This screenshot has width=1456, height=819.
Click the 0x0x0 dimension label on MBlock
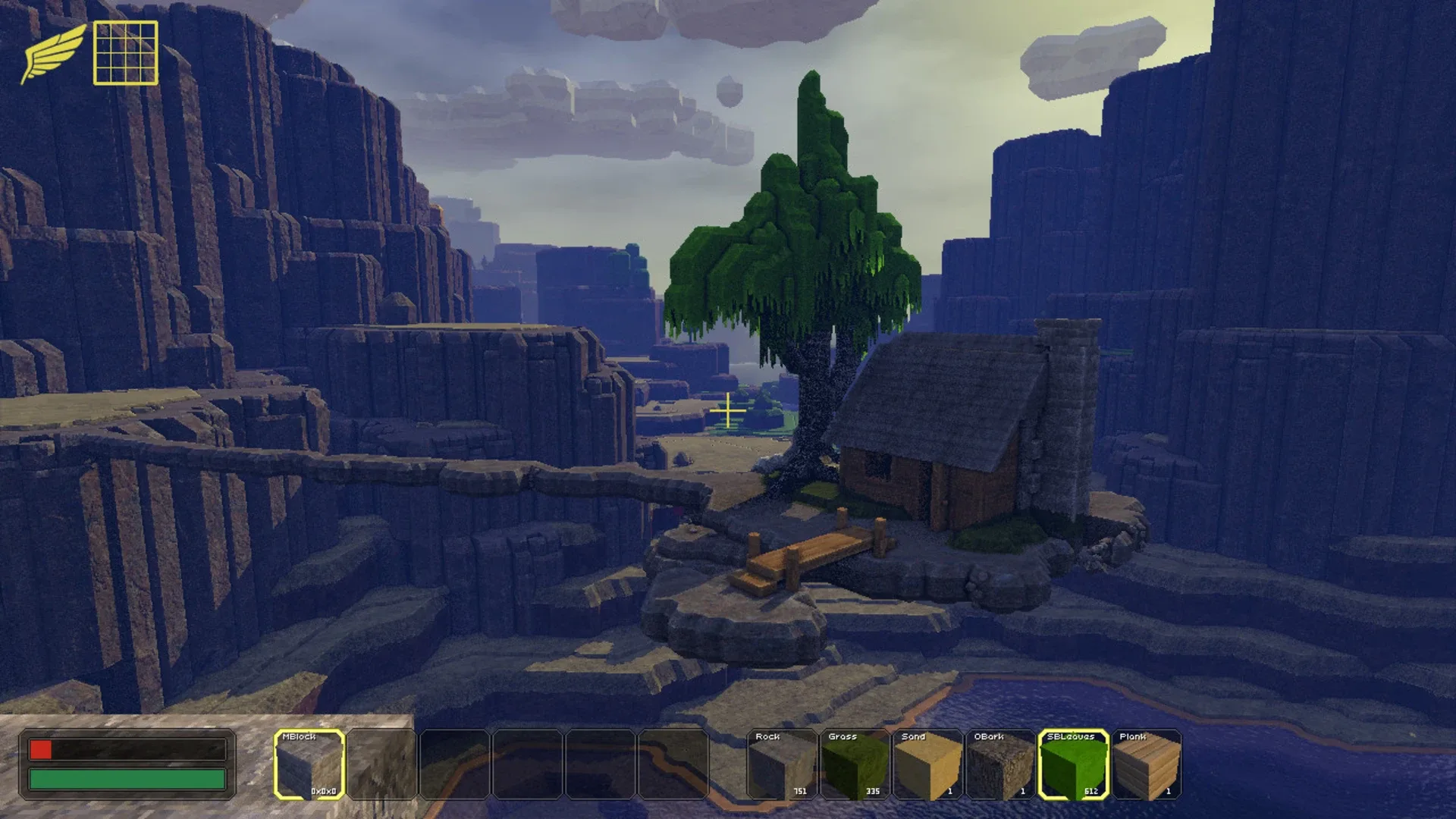coord(325,790)
